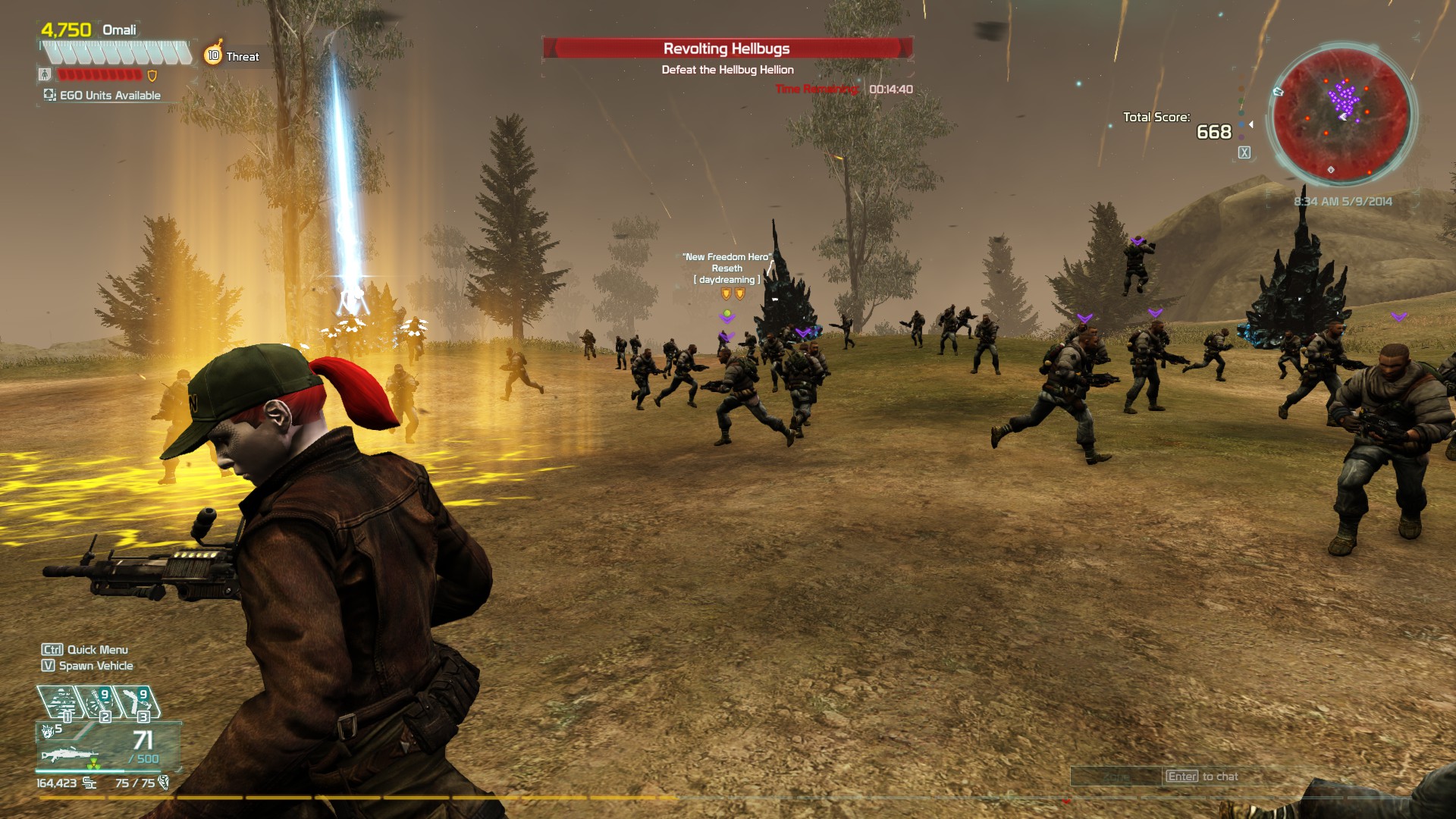Screen dimensions: 1456x819
Task: Click the character silhouette icon beside the red bar
Action: click(x=45, y=74)
